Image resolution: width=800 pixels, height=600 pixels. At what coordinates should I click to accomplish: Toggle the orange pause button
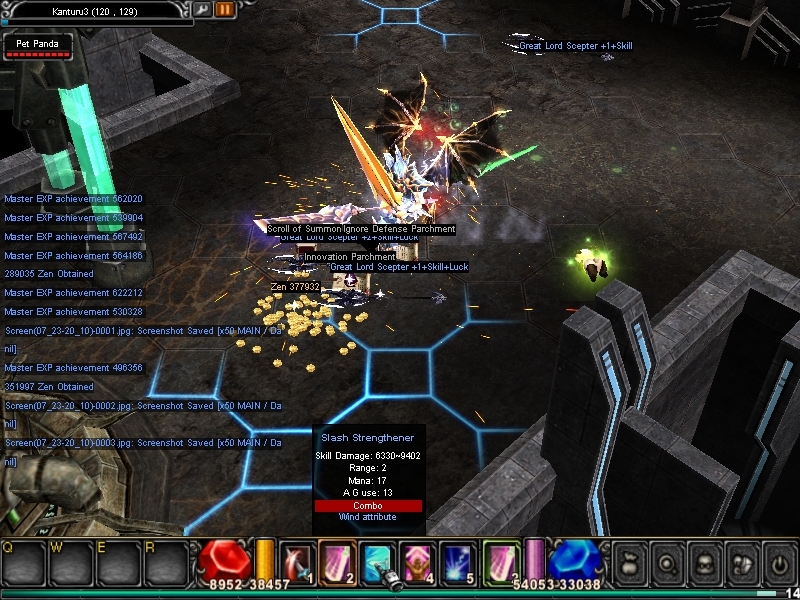coord(225,9)
